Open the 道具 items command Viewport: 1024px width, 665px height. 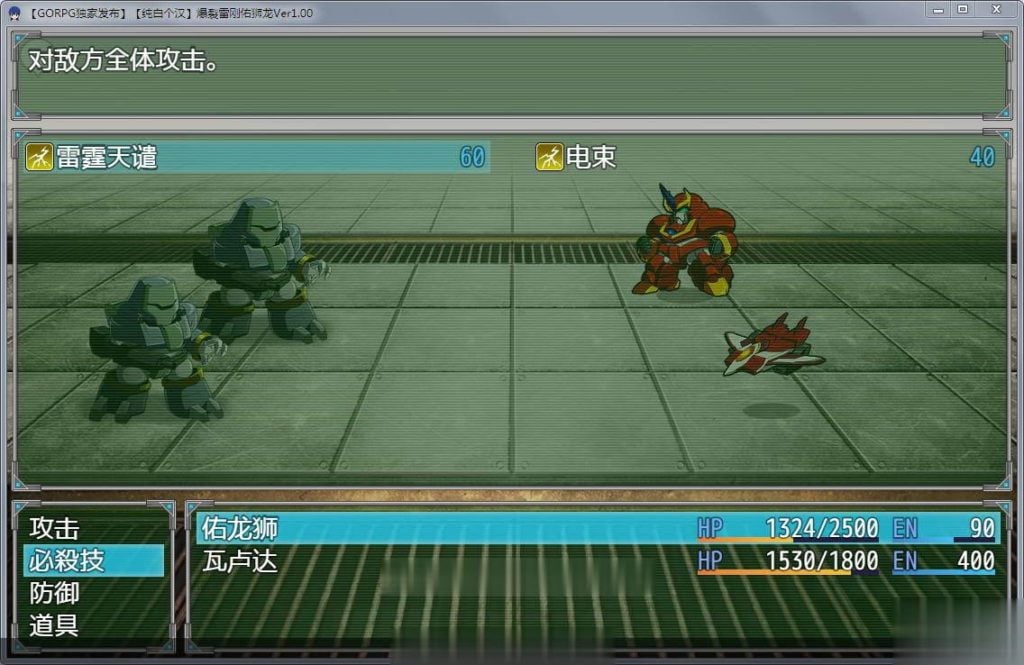tap(55, 626)
